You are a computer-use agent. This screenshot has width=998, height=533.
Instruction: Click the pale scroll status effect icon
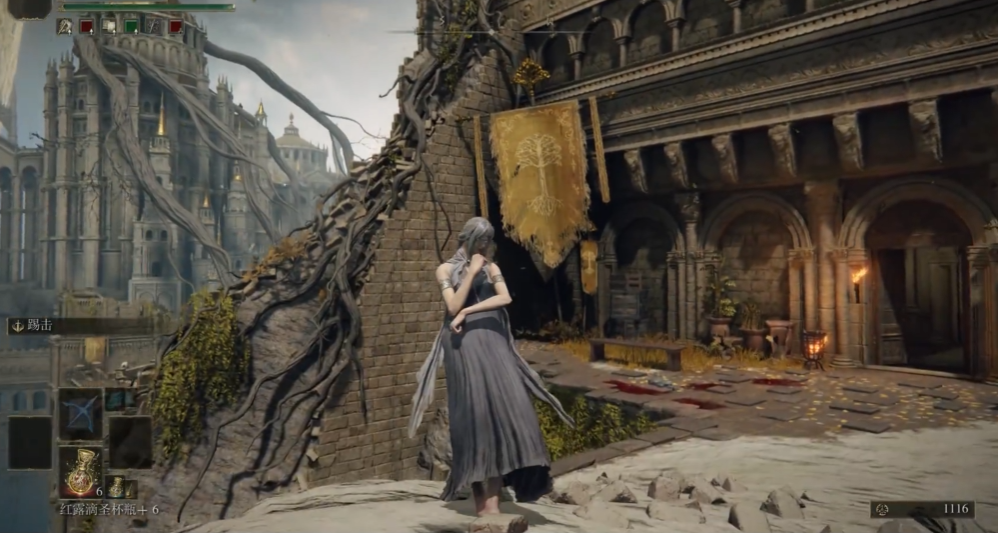(109, 26)
